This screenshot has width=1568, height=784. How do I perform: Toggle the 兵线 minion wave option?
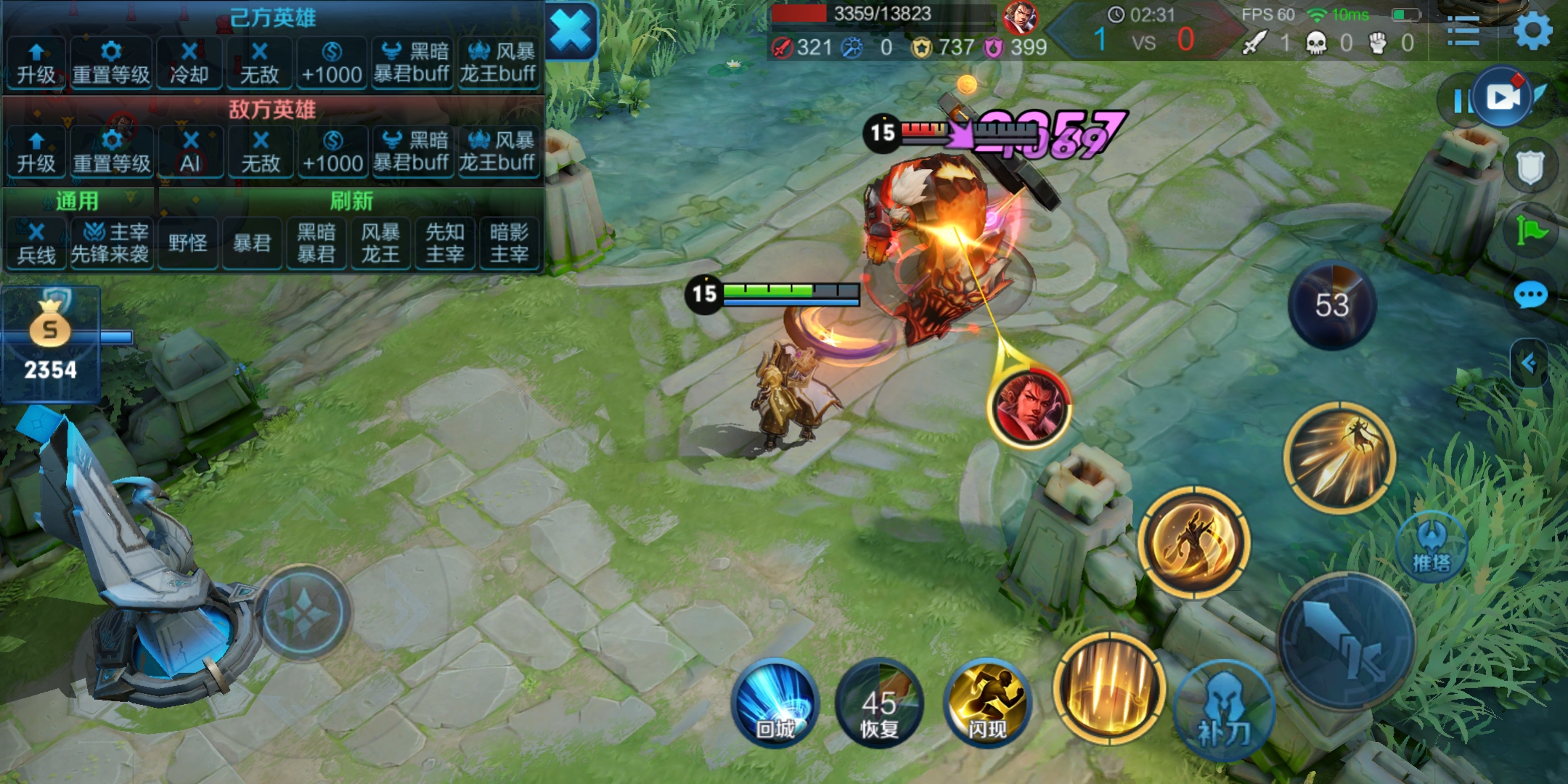tap(36, 243)
